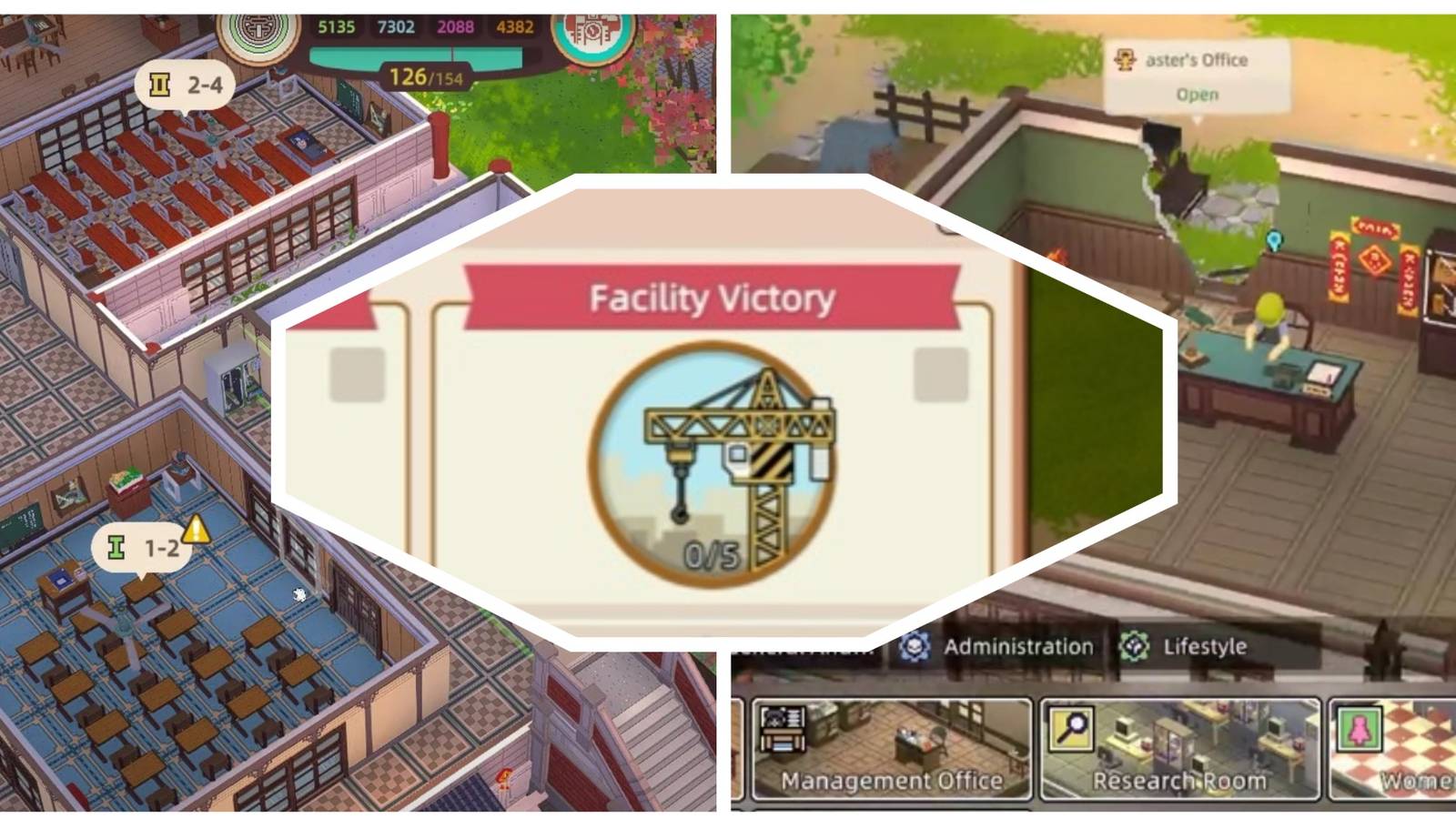Select the Research Room magnifying glass icon
Screen dimensions: 1456x819
(1072, 728)
